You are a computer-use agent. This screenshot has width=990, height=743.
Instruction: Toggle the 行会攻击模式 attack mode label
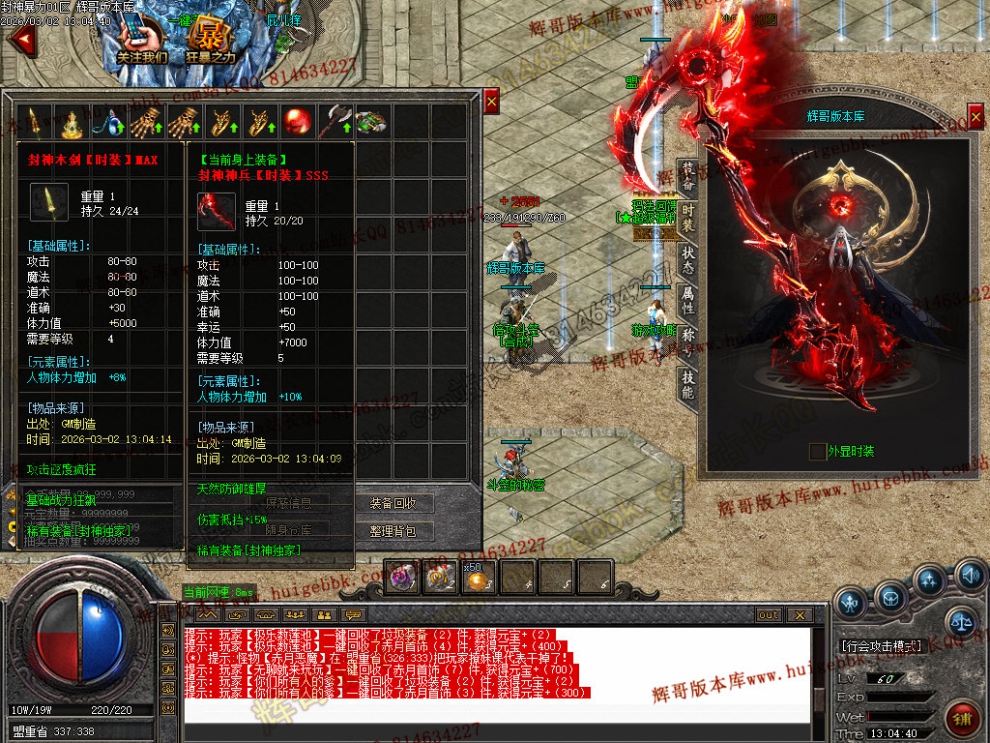(x=881, y=647)
